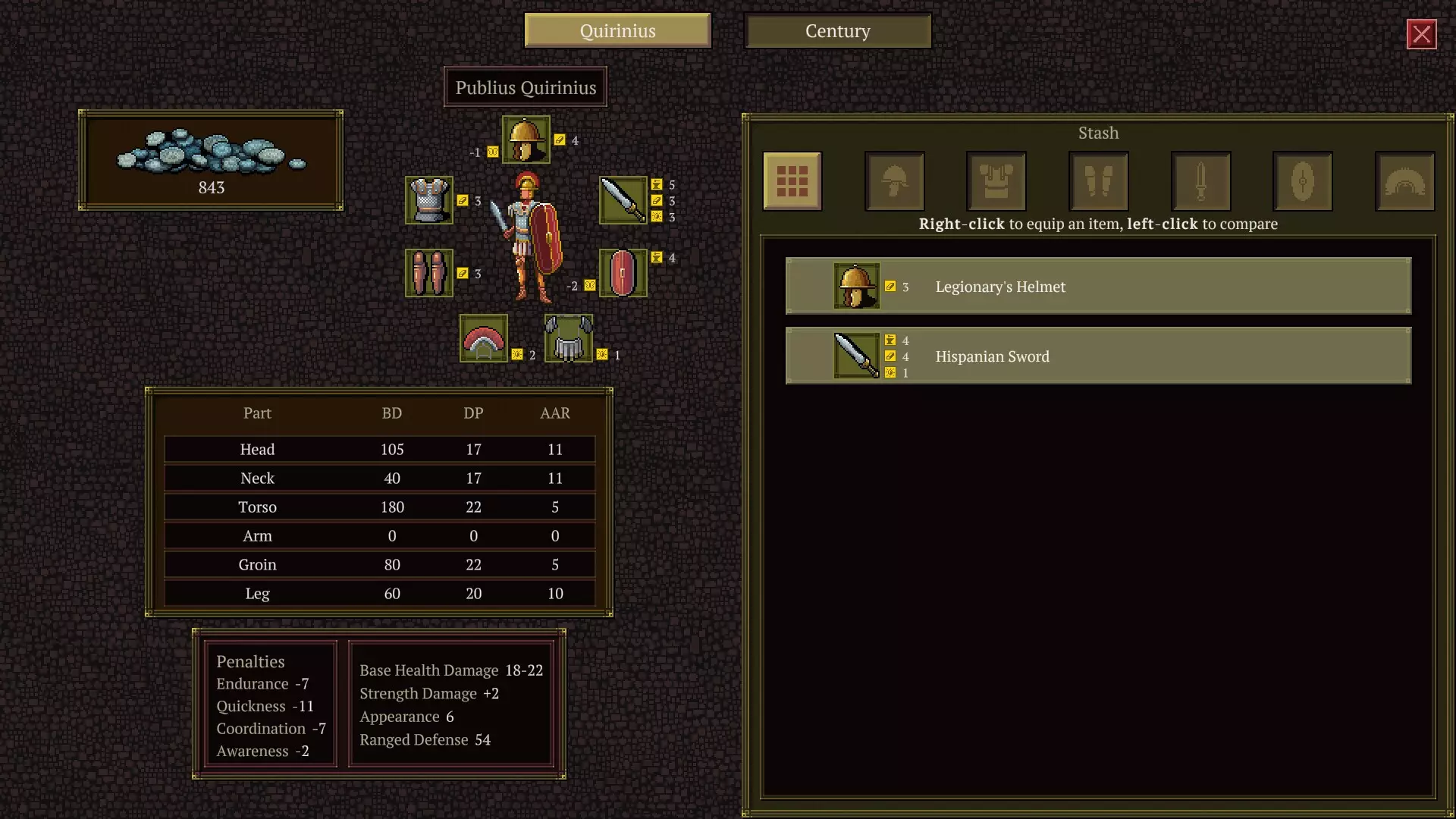Compare the Hispanian Sword in the stash

[x=1098, y=356]
